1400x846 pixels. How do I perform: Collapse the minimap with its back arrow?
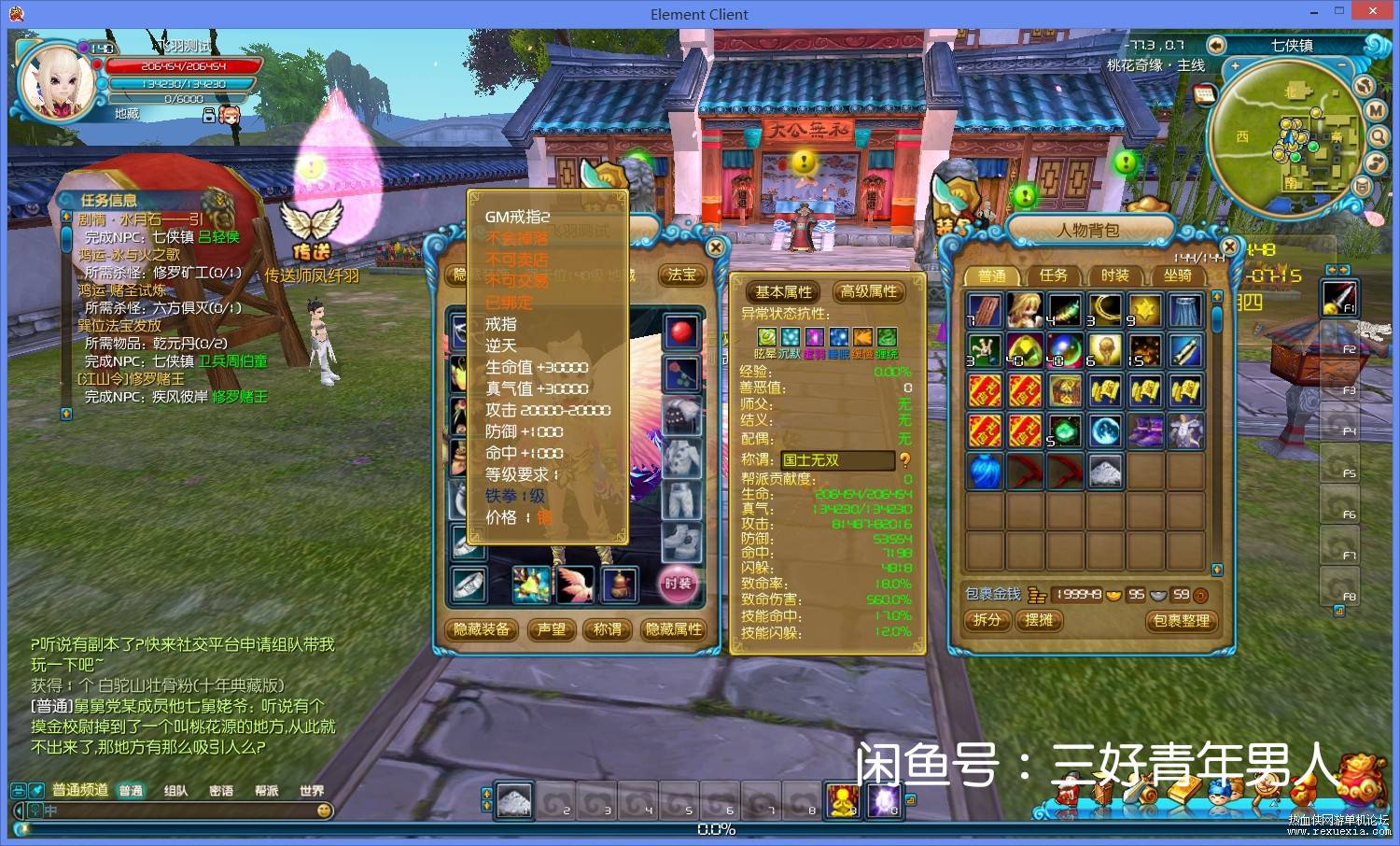pyautogui.click(x=1216, y=45)
